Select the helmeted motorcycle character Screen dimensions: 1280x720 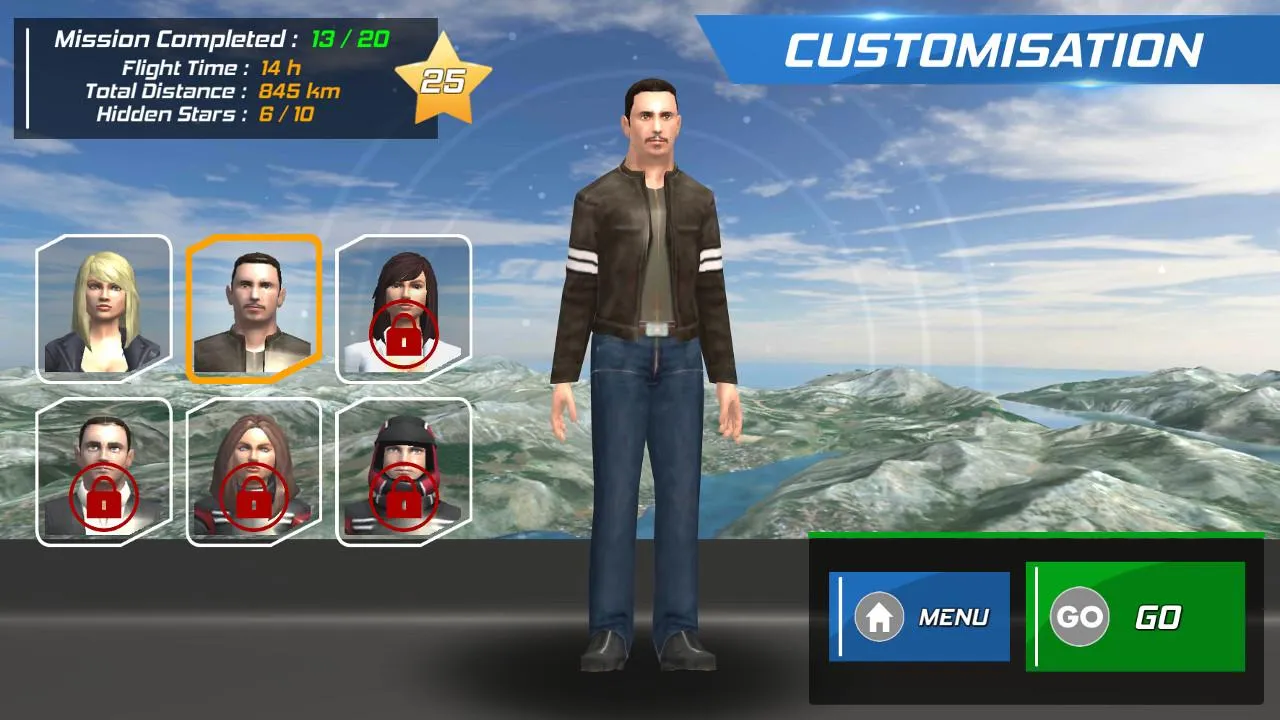404,470
